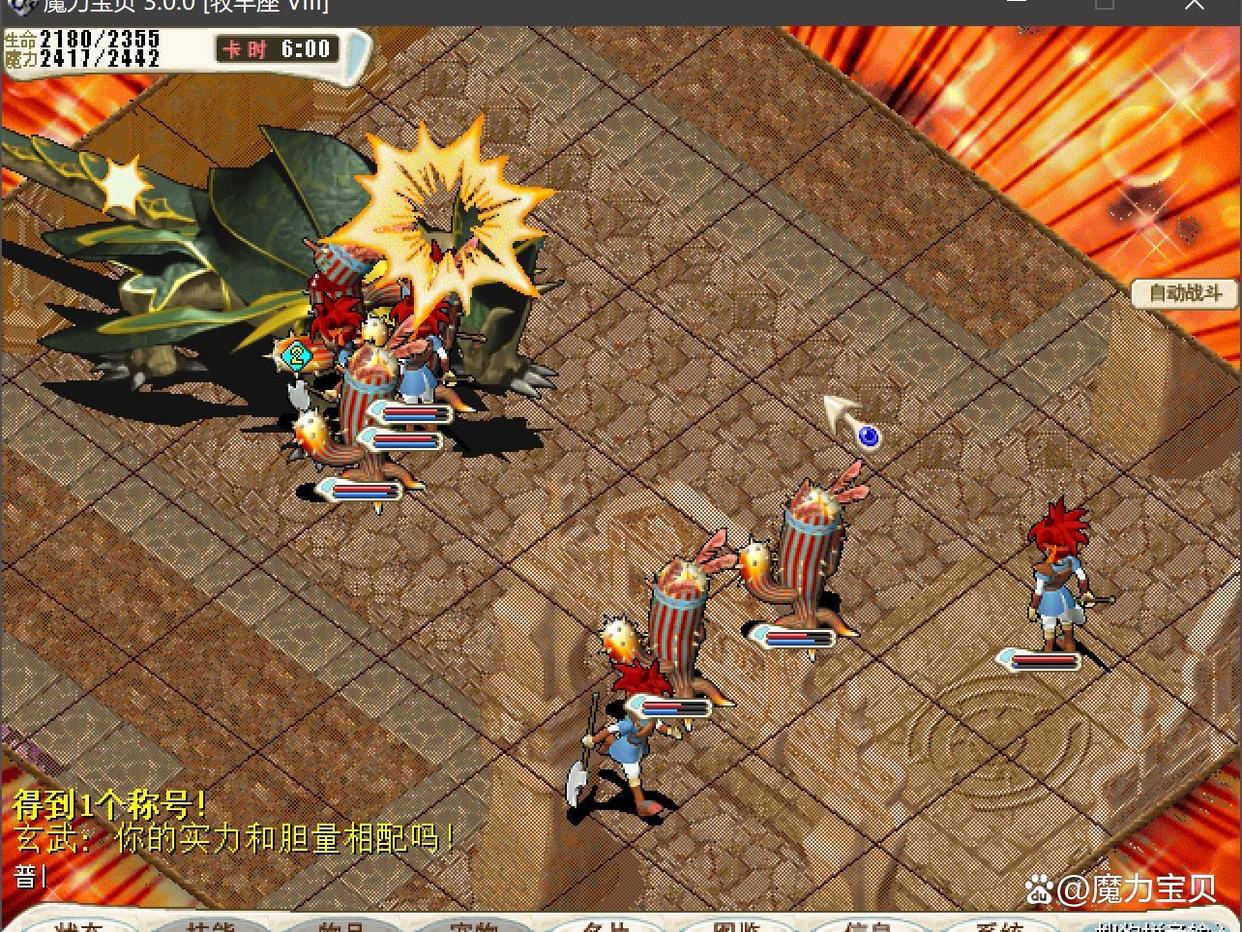
Task: Open the 图鉴 bestiary menu
Action: (738, 925)
